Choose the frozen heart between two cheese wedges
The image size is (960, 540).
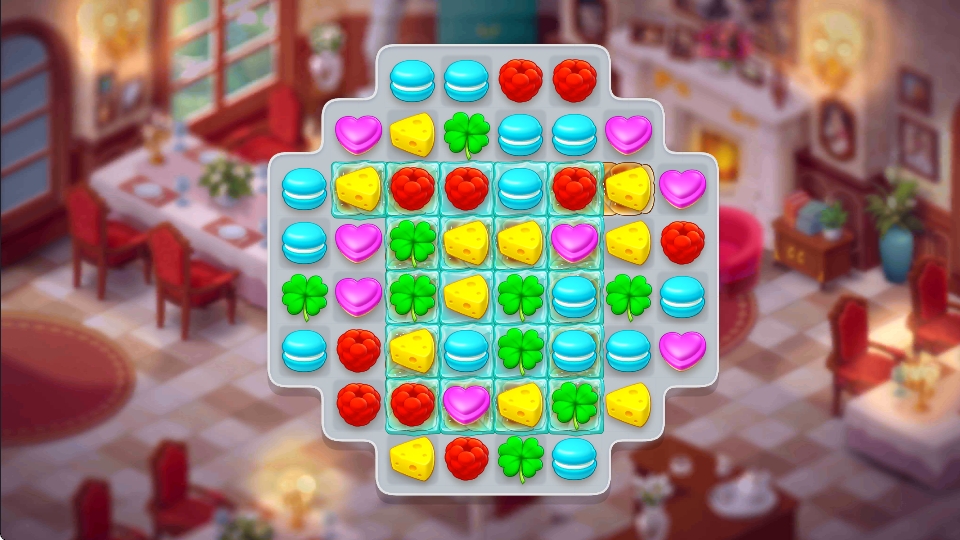point(574,242)
